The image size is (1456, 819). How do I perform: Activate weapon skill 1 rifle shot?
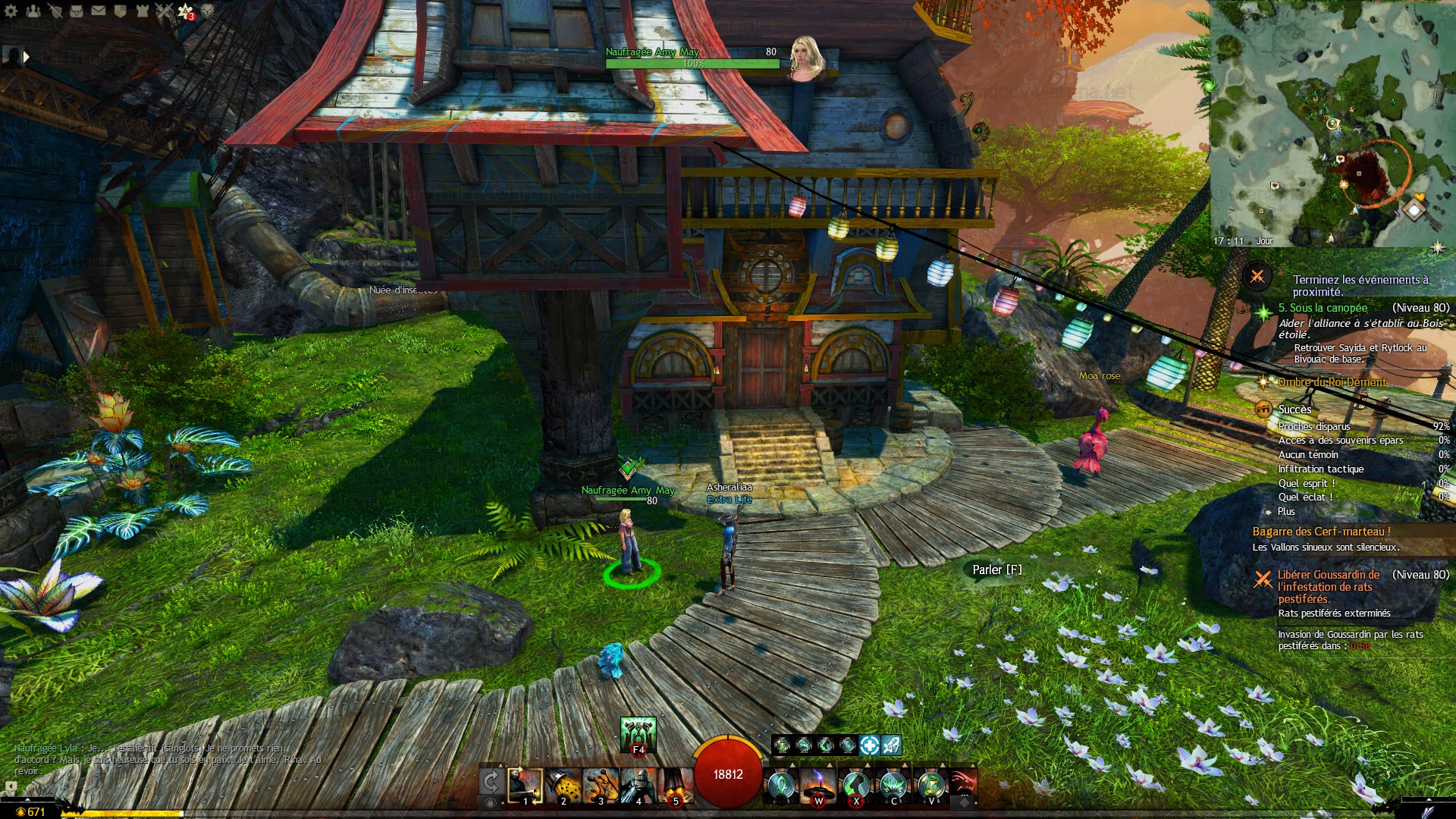tap(525, 785)
